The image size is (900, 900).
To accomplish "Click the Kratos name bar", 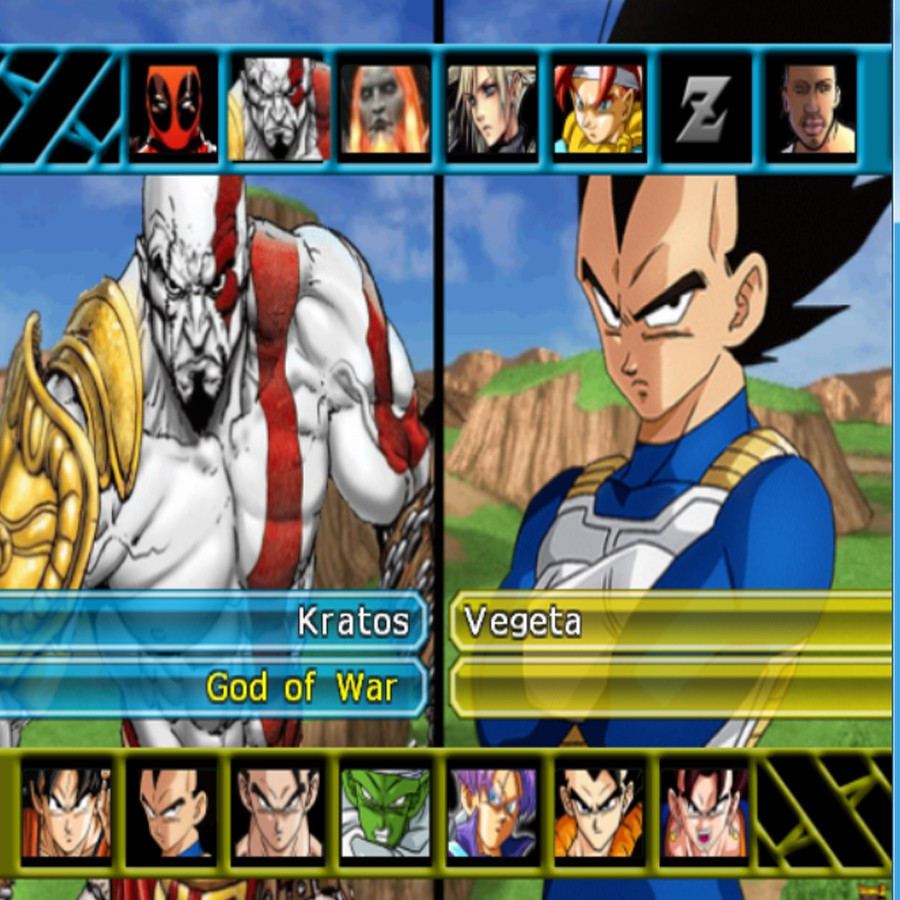I will [215, 622].
